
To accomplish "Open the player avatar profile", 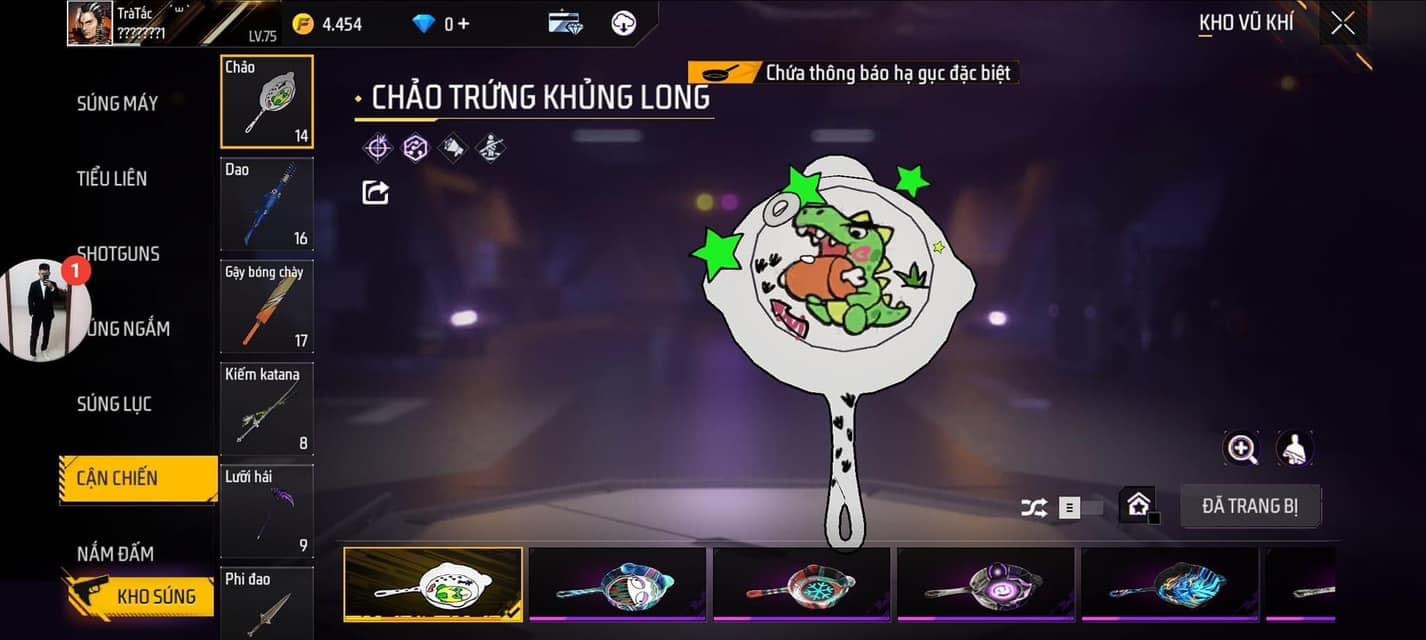I will (x=90, y=23).
